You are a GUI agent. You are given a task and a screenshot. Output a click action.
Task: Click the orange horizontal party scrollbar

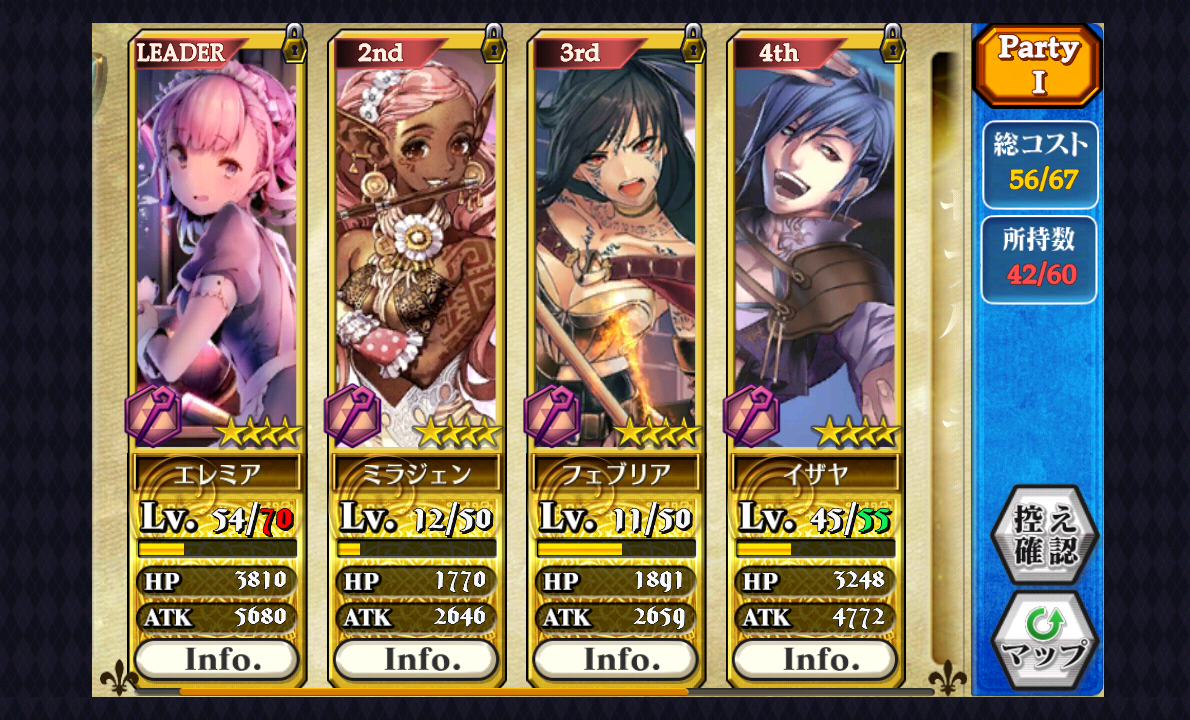click(x=433, y=691)
